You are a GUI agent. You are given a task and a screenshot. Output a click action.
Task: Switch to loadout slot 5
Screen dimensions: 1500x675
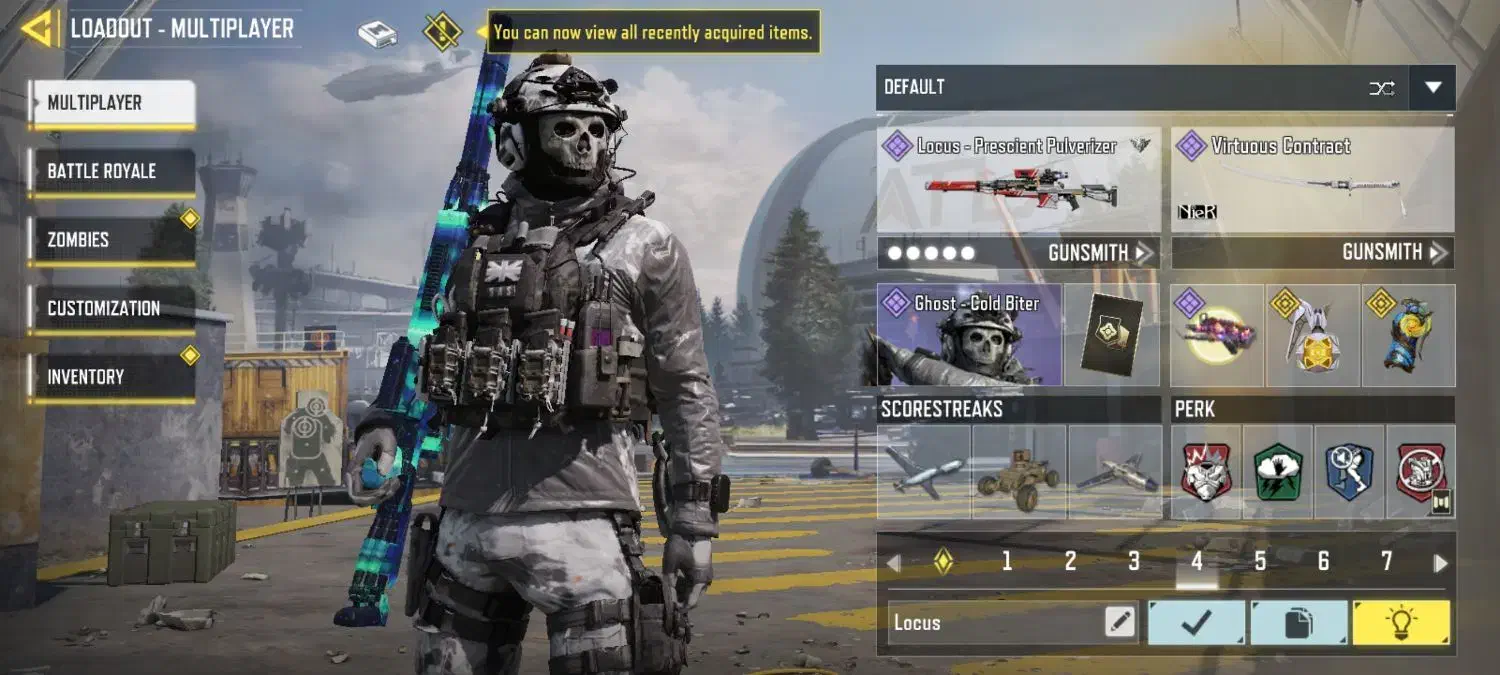(1260, 562)
